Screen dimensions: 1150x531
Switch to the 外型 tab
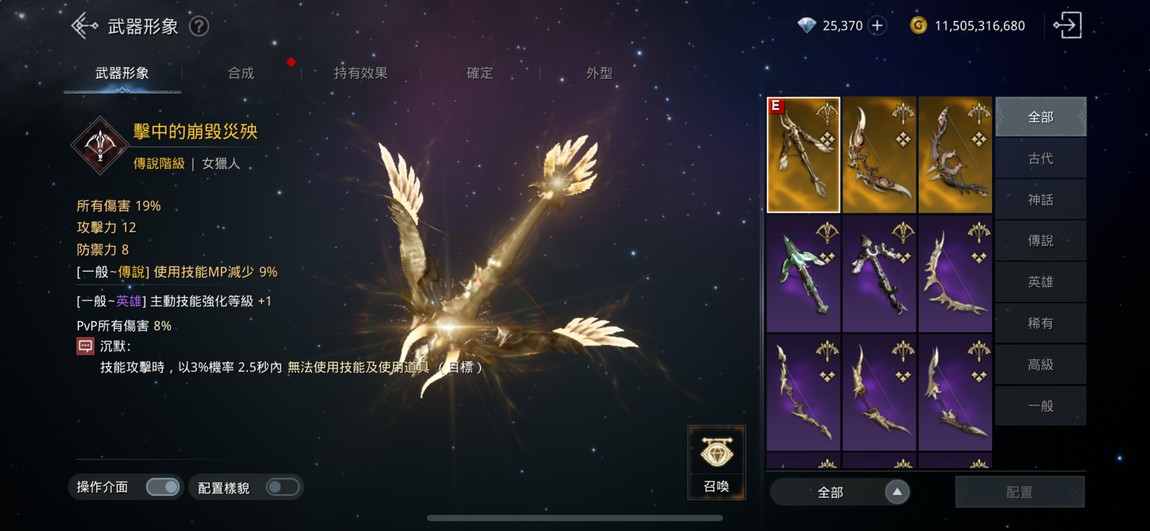(x=599, y=73)
